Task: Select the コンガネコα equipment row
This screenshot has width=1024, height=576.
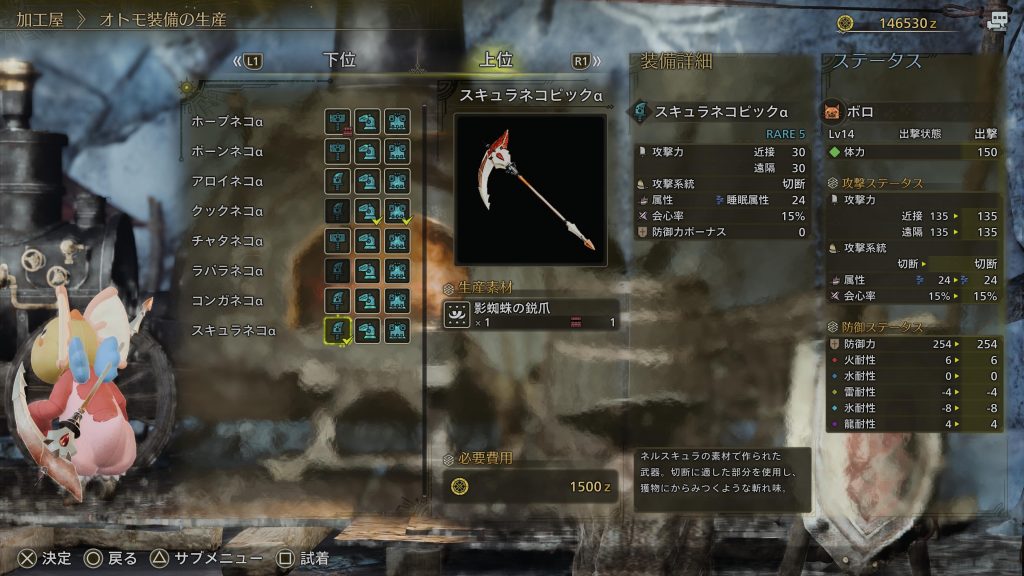Action: pos(228,301)
